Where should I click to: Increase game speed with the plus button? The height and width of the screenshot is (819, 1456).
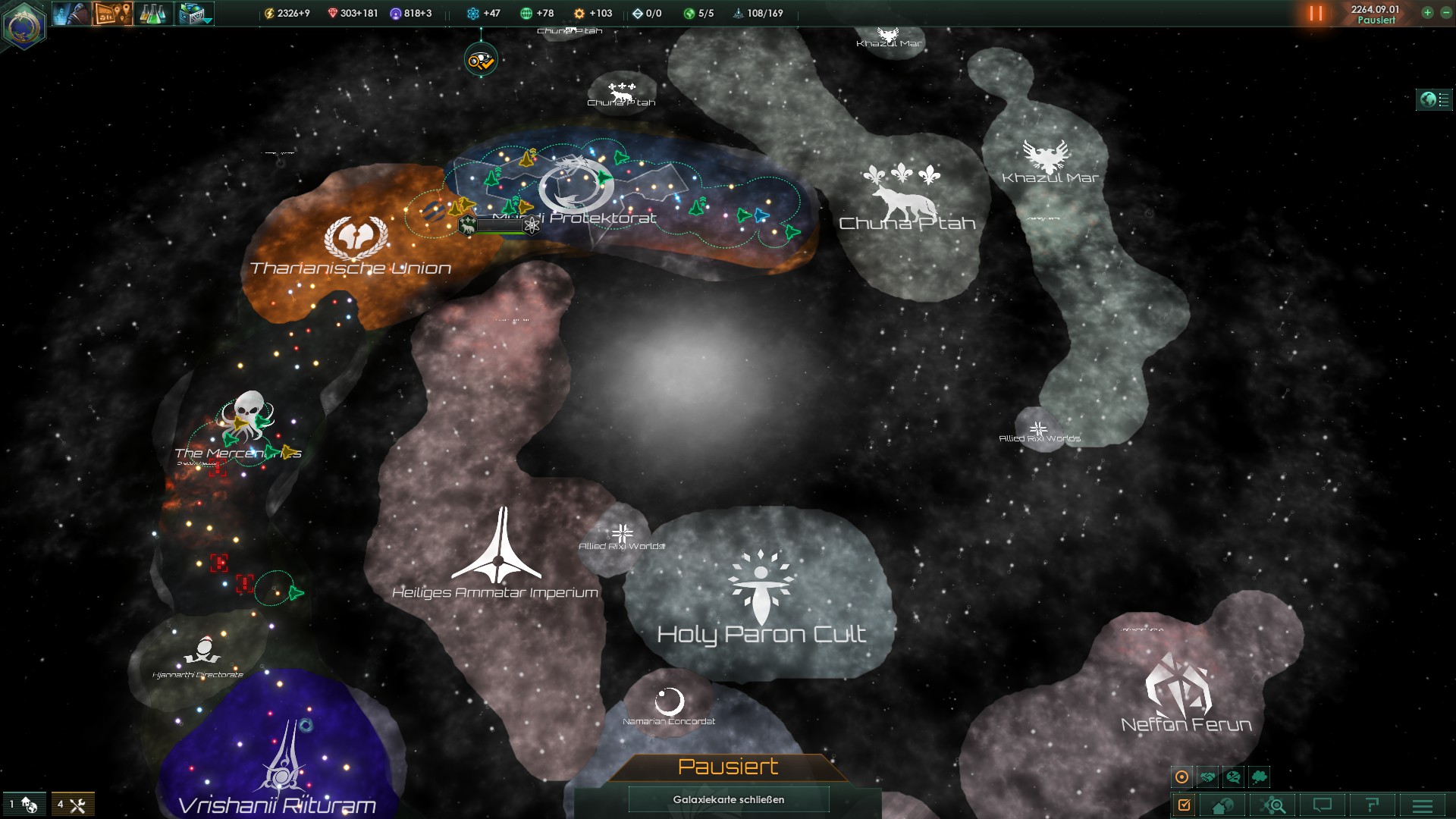(x=1427, y=12)
